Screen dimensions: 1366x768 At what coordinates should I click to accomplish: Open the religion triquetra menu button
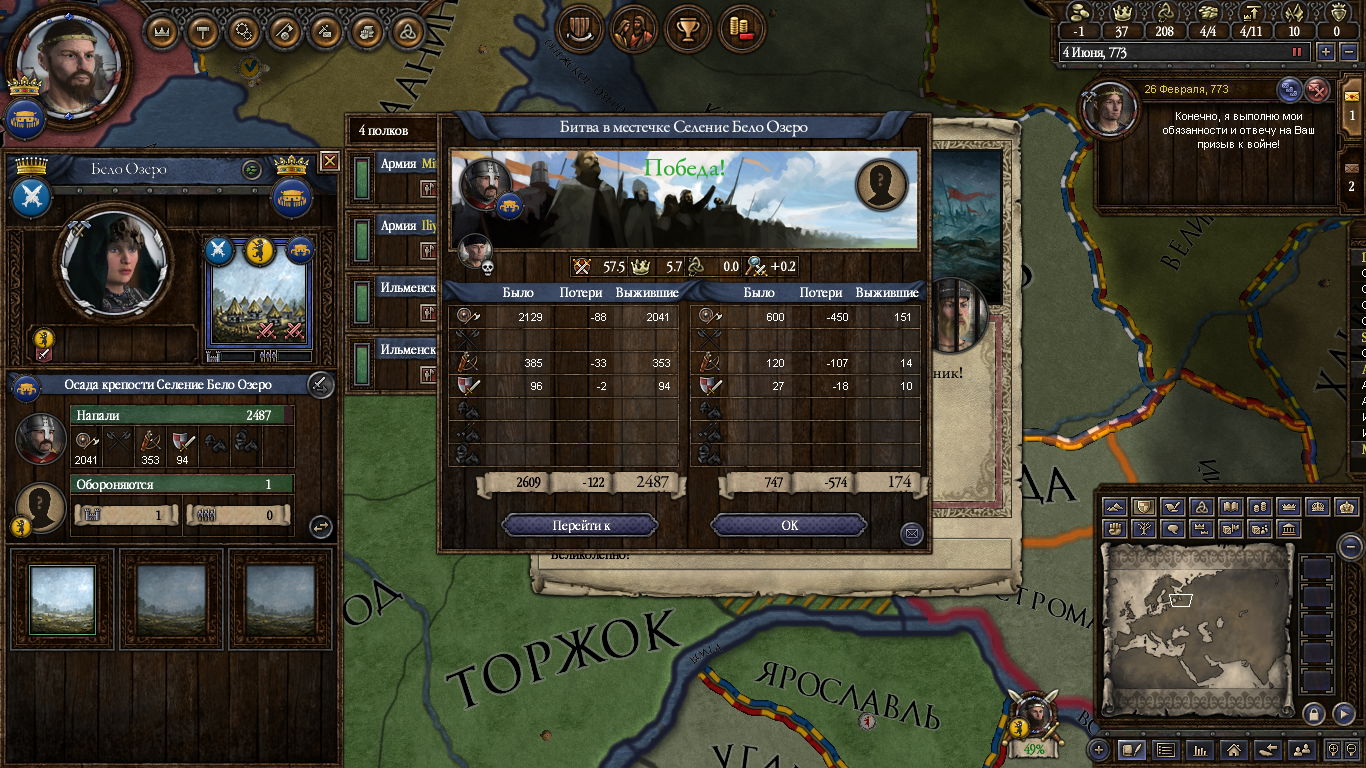pyautogui.click(x=407, y=31)
